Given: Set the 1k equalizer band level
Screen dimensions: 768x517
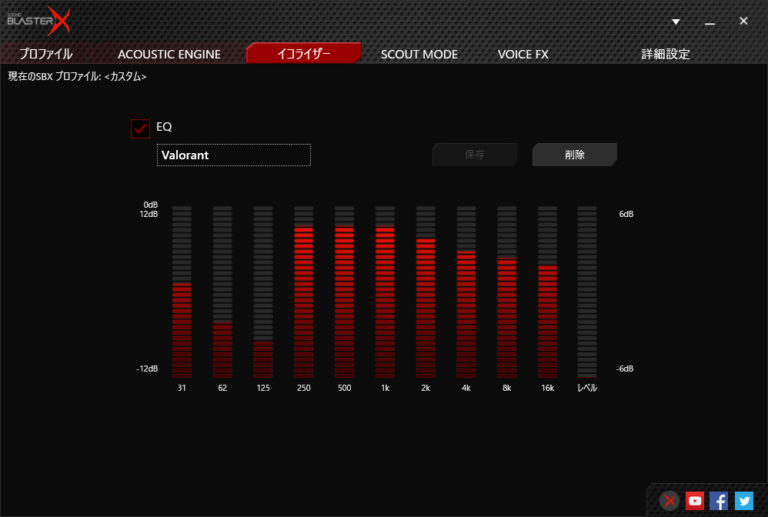Looking at the screenshot, I should coord(385,290).
